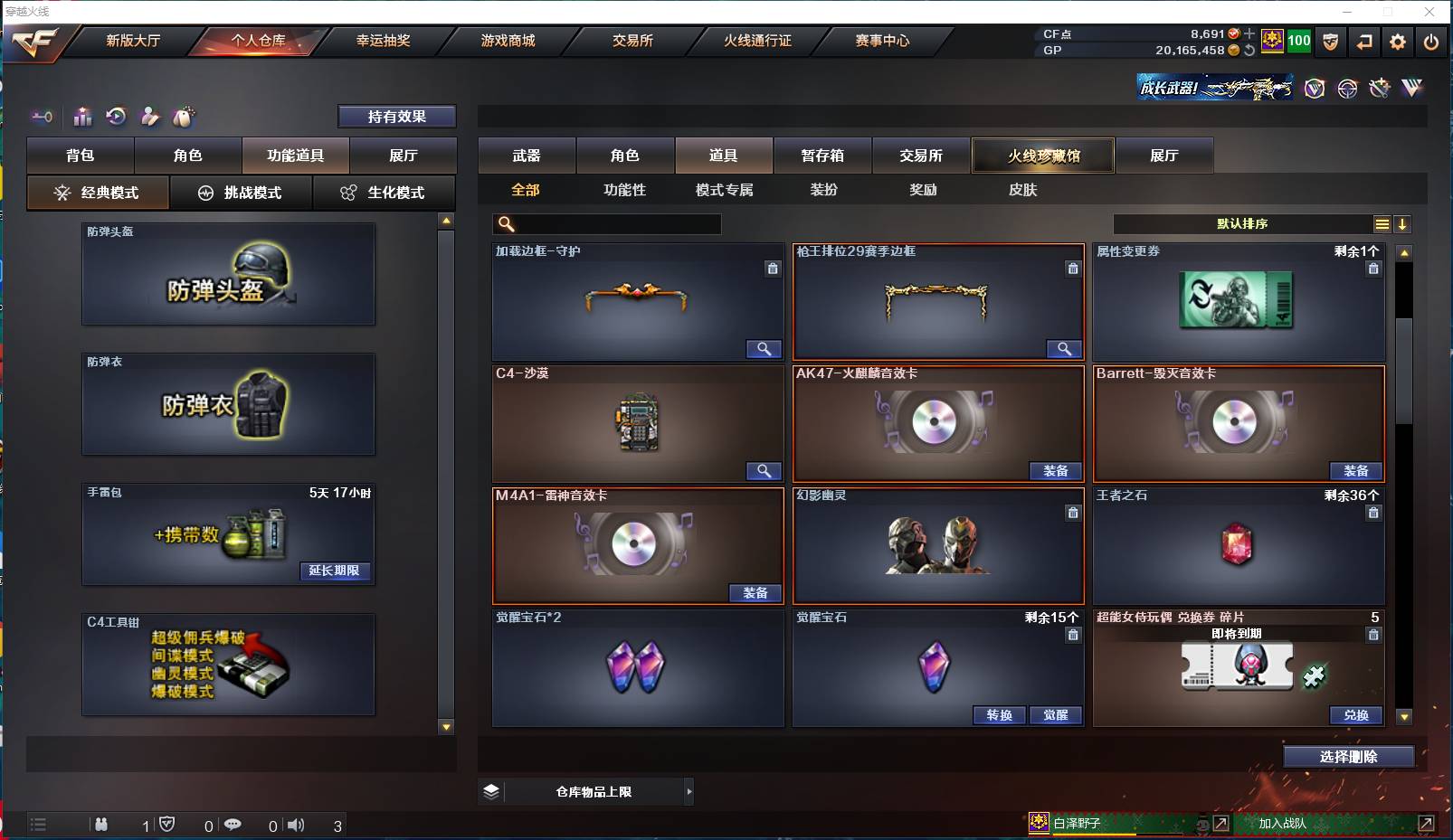
Task: Open the settings gear icon
Action: pos(1396,42)
